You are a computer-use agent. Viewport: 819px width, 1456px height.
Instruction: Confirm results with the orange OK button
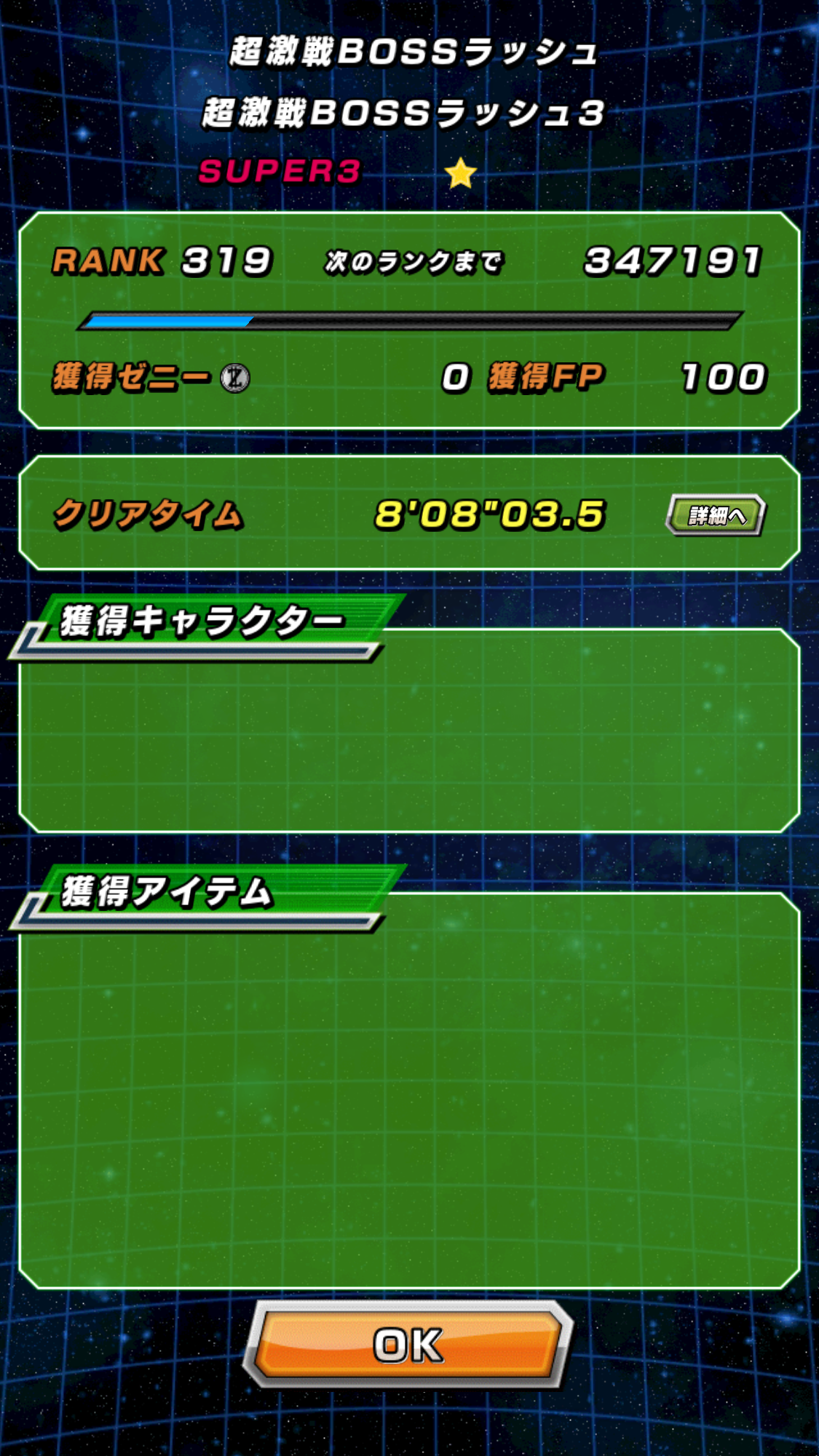[x=408, y=1345]
